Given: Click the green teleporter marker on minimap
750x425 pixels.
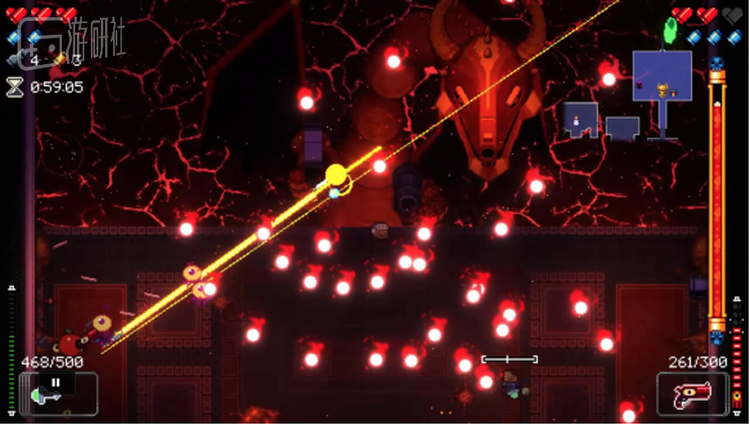Looking at the screenshot, I should 670,32.
